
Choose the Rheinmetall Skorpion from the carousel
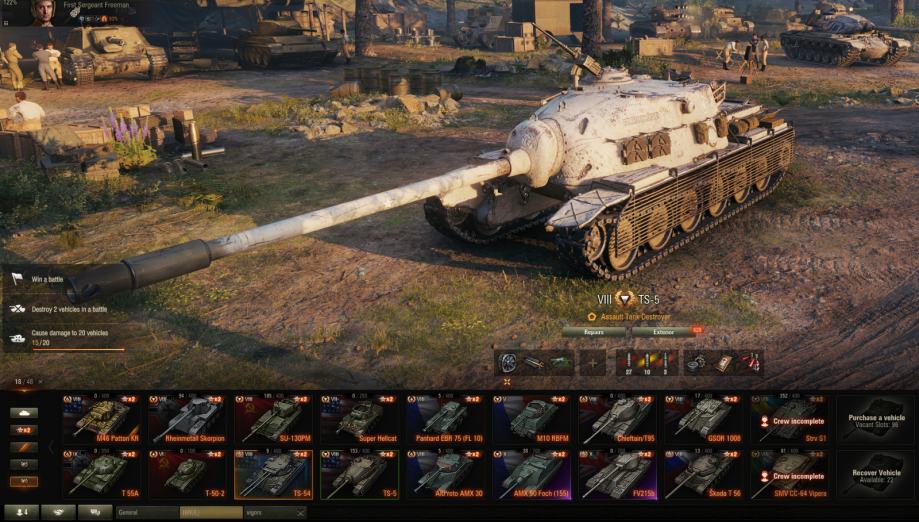pos(187,420)
